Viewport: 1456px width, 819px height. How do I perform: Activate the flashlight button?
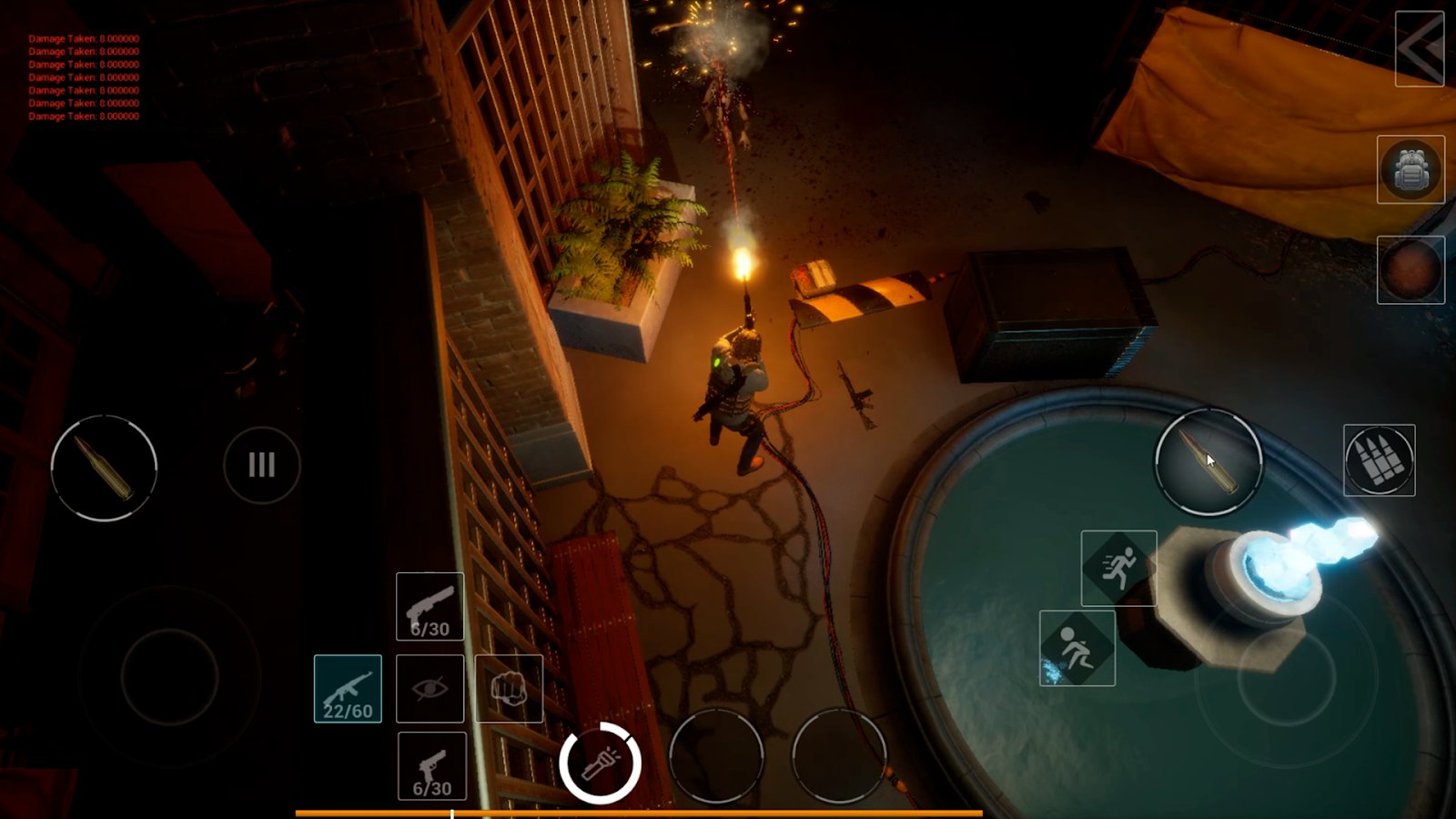pos(600,760)
